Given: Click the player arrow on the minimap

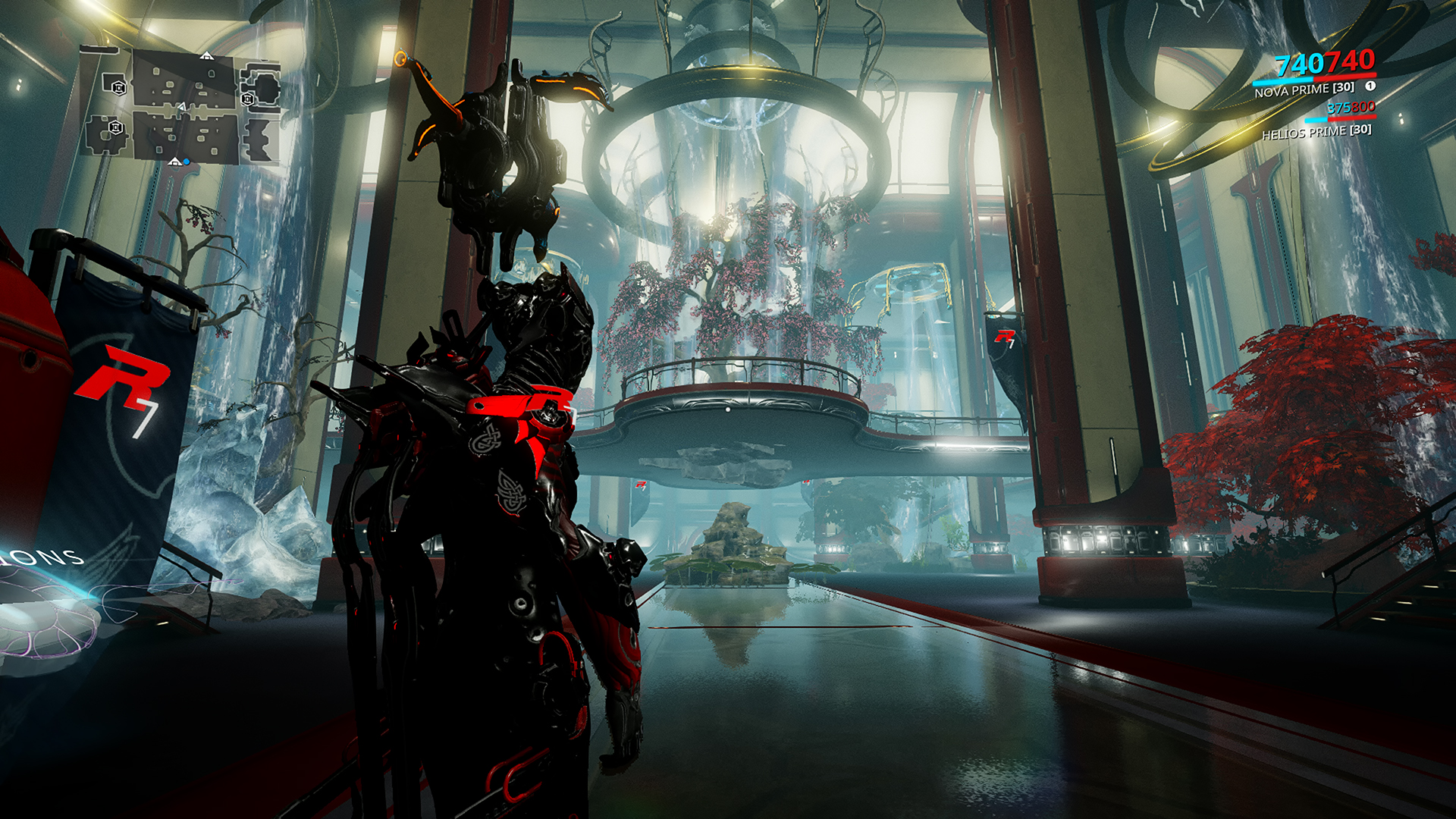Looking at the screenshot, I should (181, 108).
